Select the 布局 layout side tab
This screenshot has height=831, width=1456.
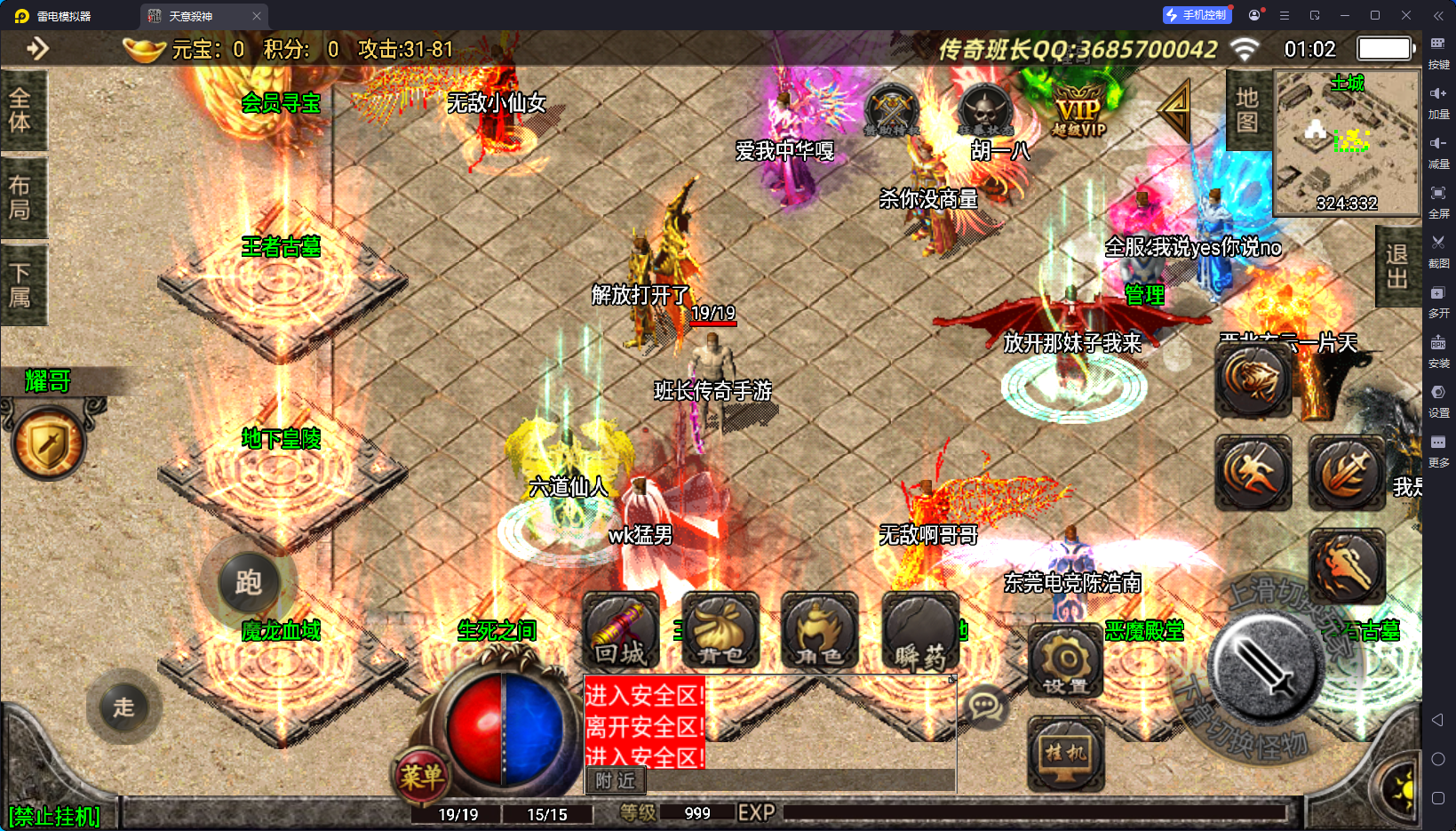(x=20, y=197)
